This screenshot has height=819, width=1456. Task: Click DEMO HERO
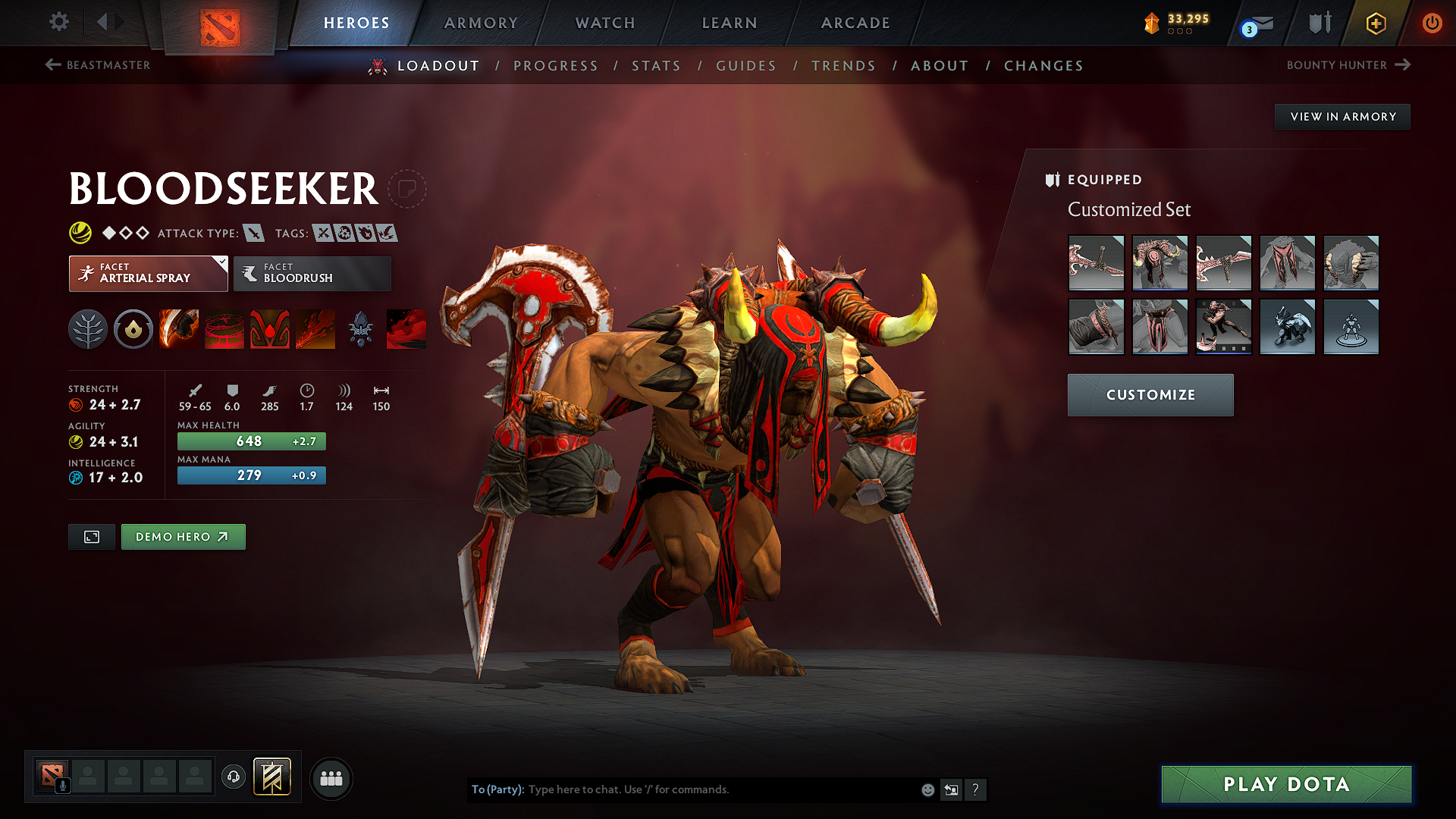[183, 536]
